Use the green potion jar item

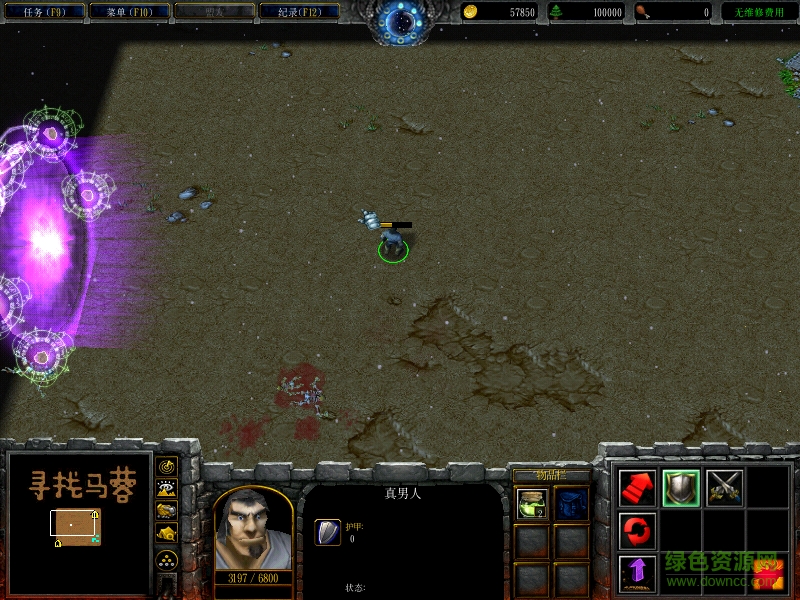(532, 503)
